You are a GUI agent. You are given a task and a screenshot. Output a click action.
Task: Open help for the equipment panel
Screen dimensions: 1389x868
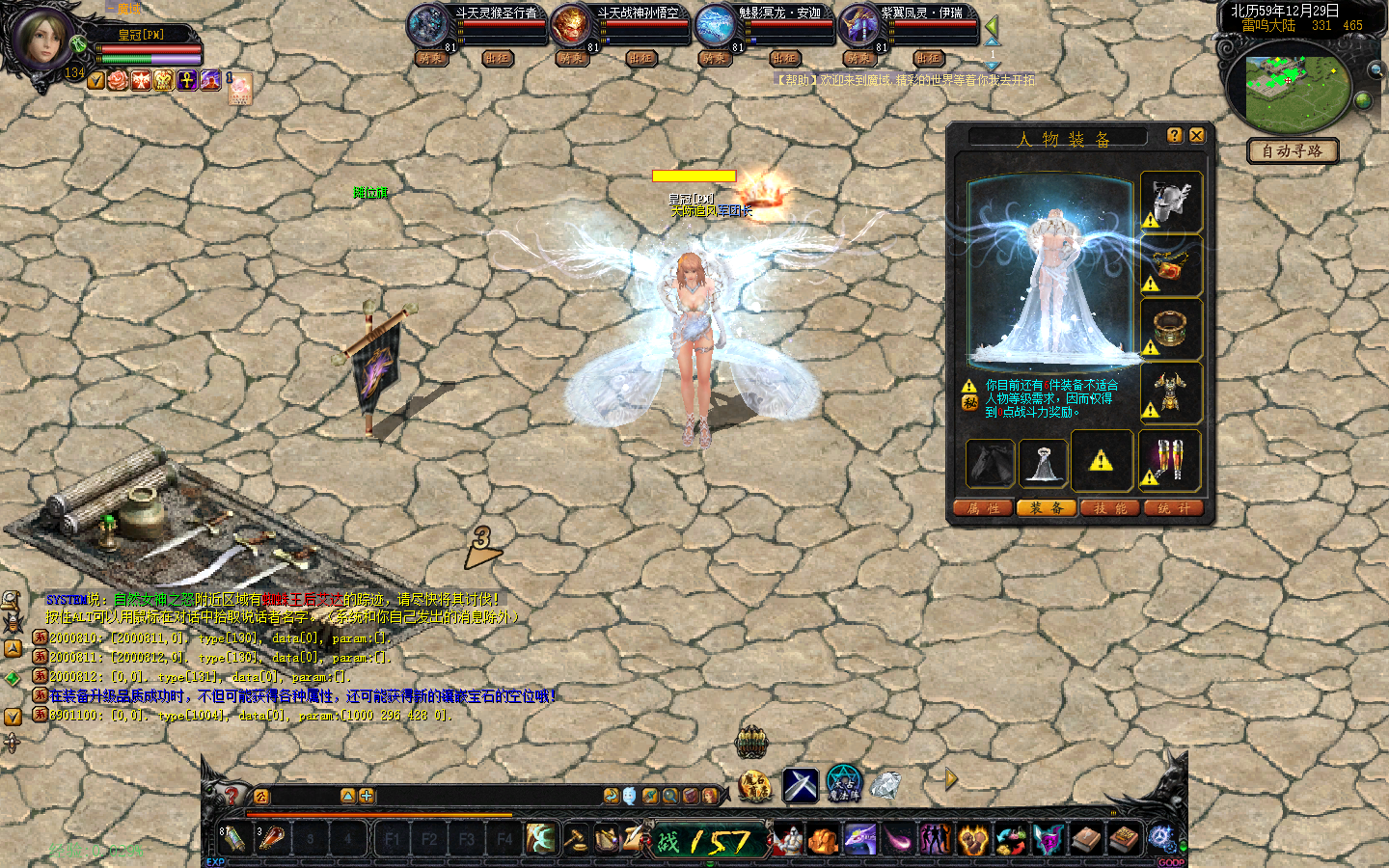click(x=1174, y=136)
